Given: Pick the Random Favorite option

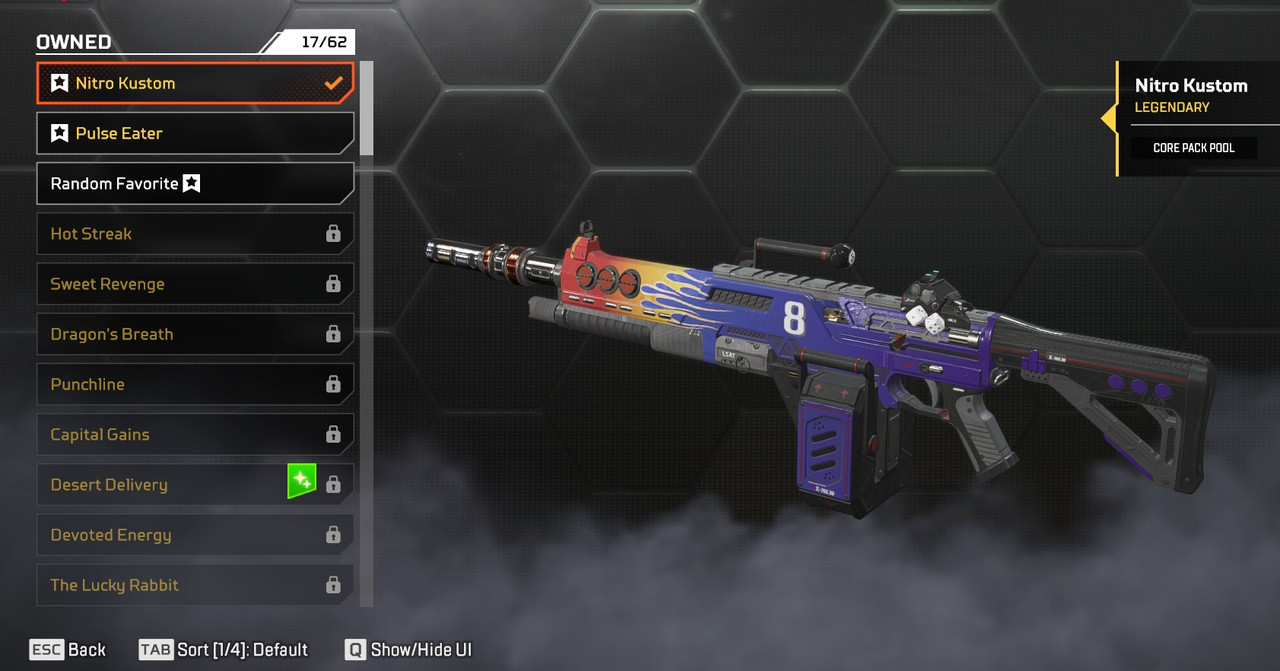Looking at the screenshot, I should 195,184.
